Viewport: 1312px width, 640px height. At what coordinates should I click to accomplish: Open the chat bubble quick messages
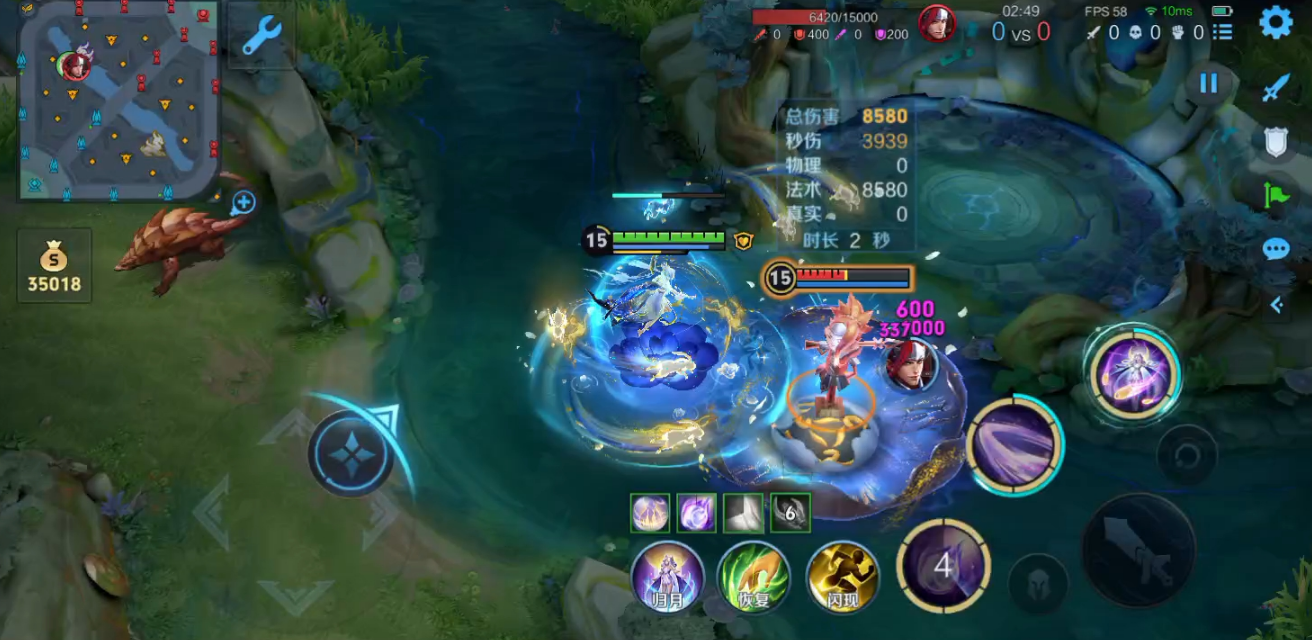point(1276,249)
